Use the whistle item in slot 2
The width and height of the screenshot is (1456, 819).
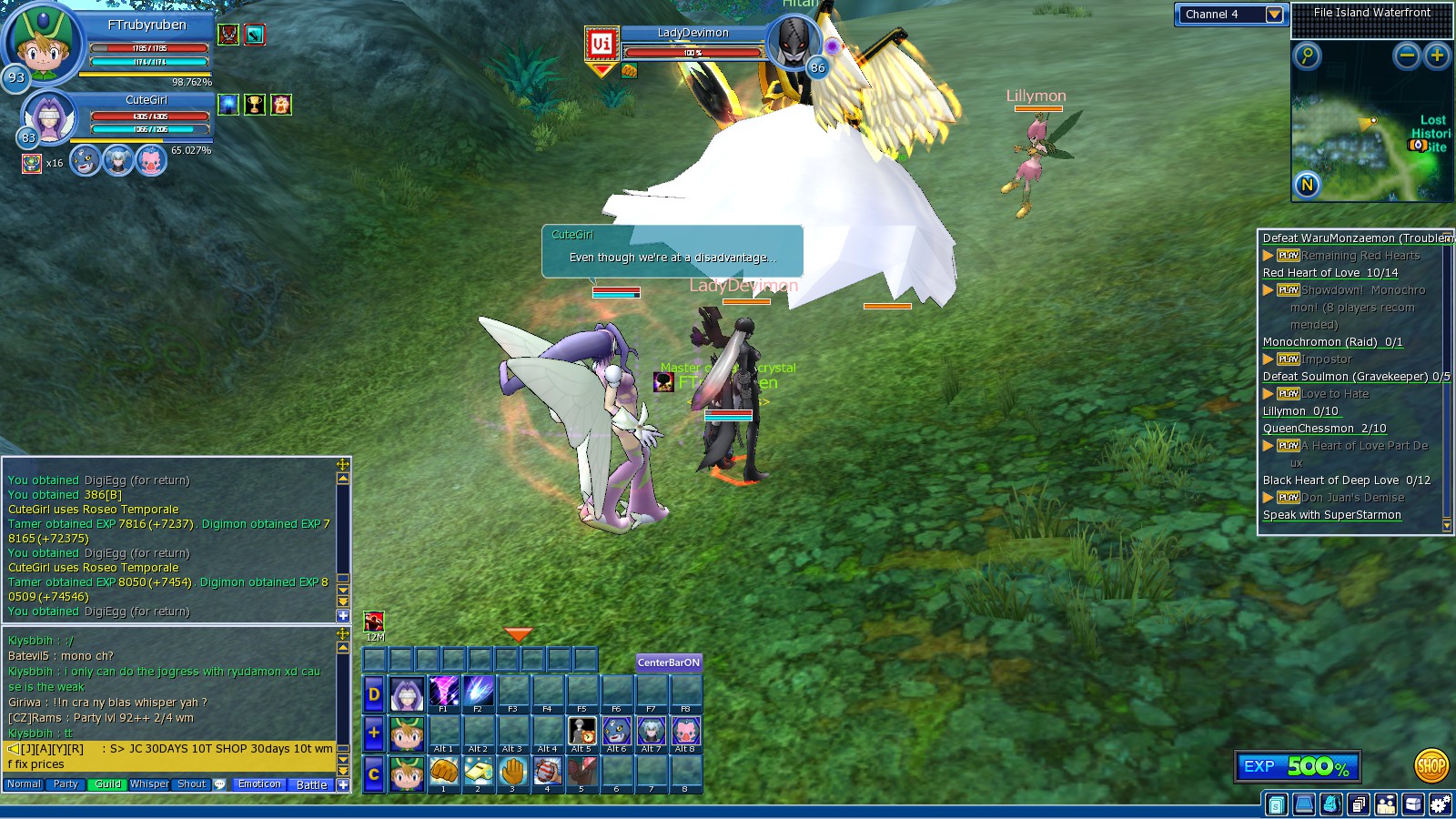(477, 772)
